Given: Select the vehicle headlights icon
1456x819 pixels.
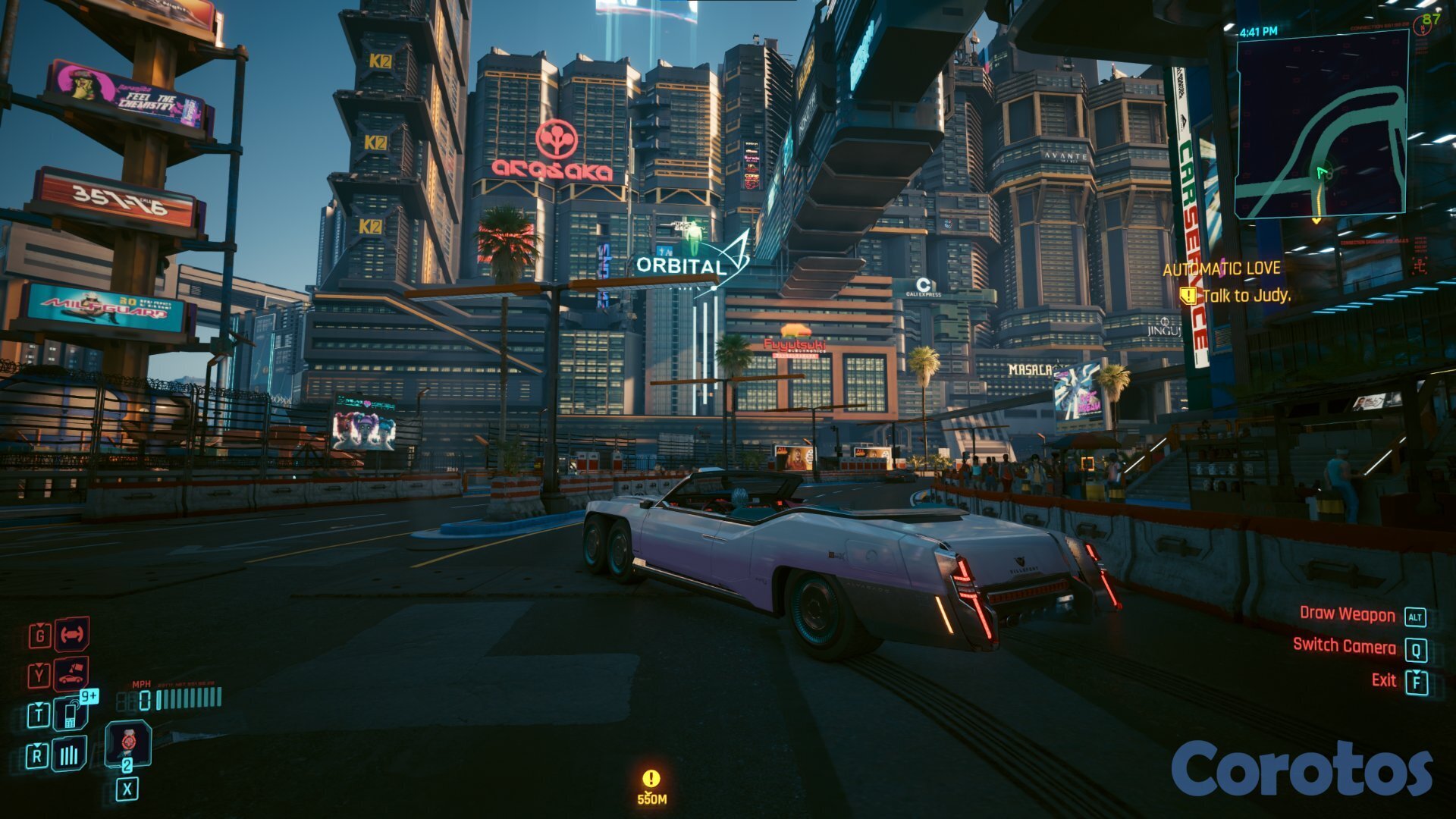Looking at the screenshot, I should [x=71, y=635].
